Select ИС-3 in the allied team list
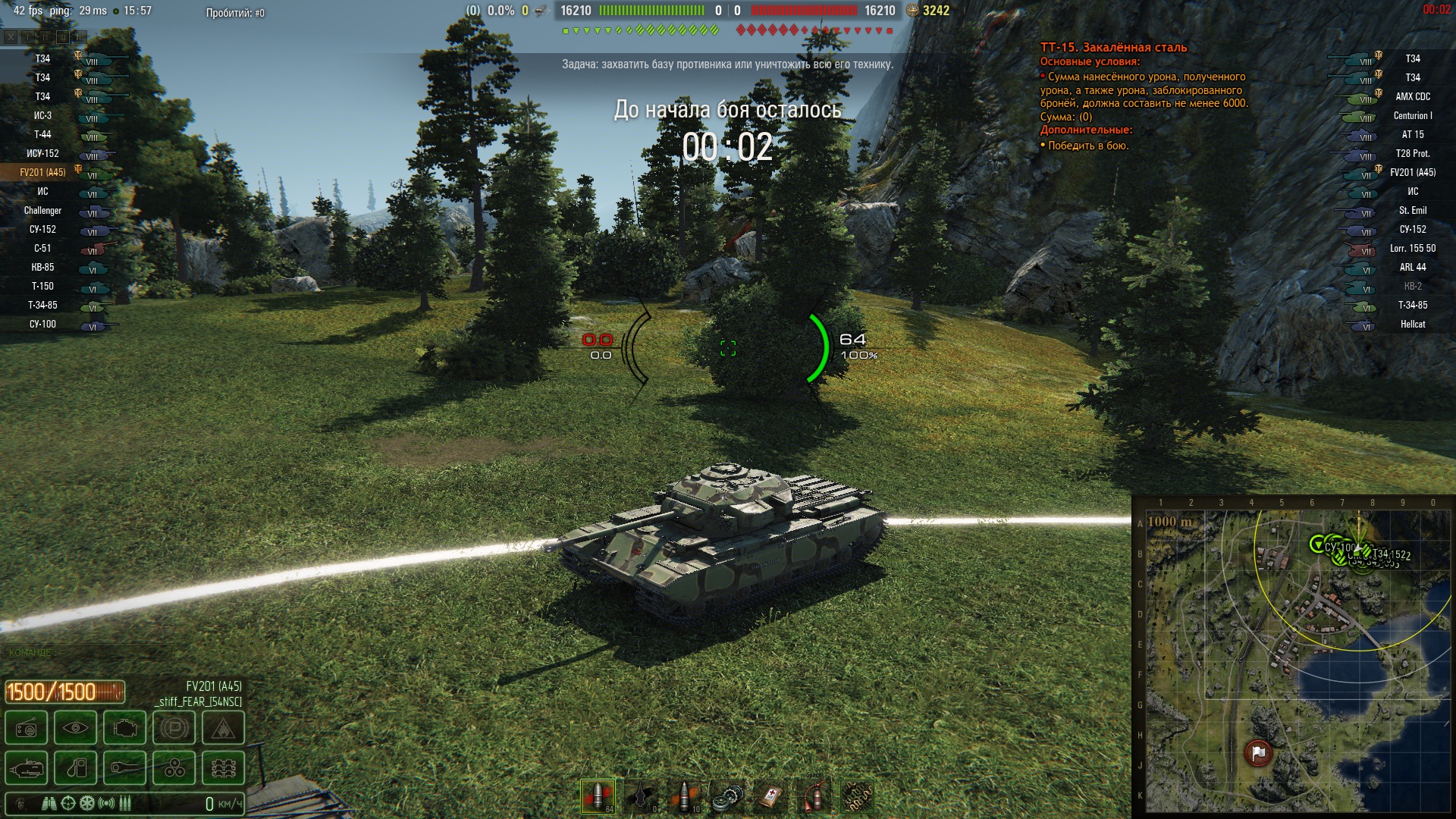Viewport: 1456px width, 819px height. (x=43, y=116)
